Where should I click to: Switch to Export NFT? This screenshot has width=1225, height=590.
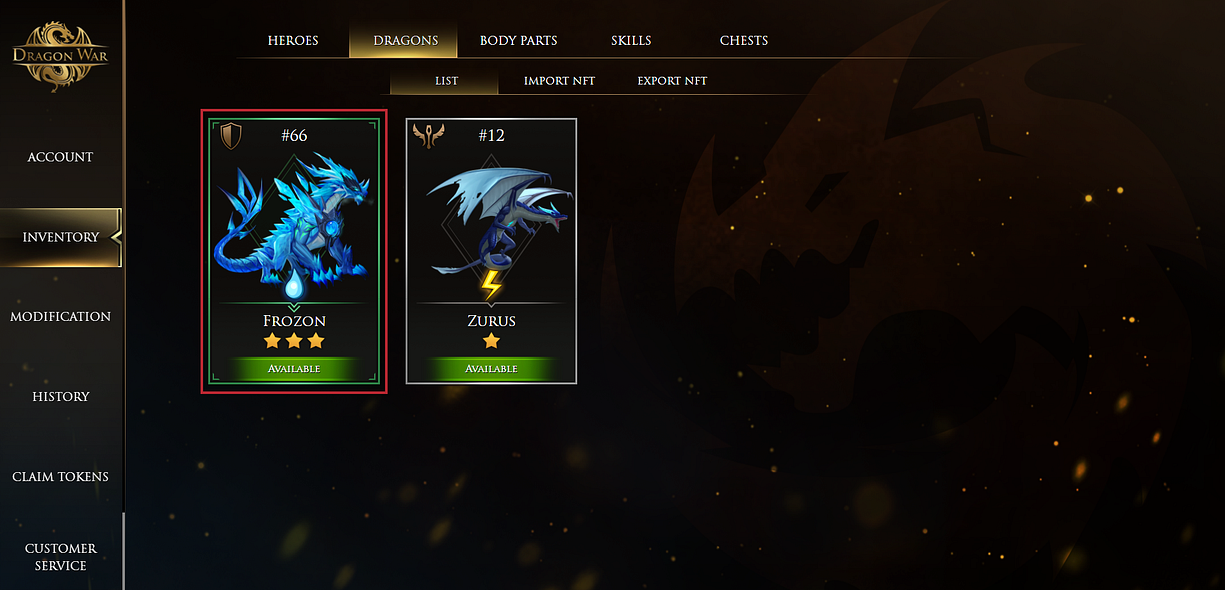pyautogui.click(x=672, y=81)
